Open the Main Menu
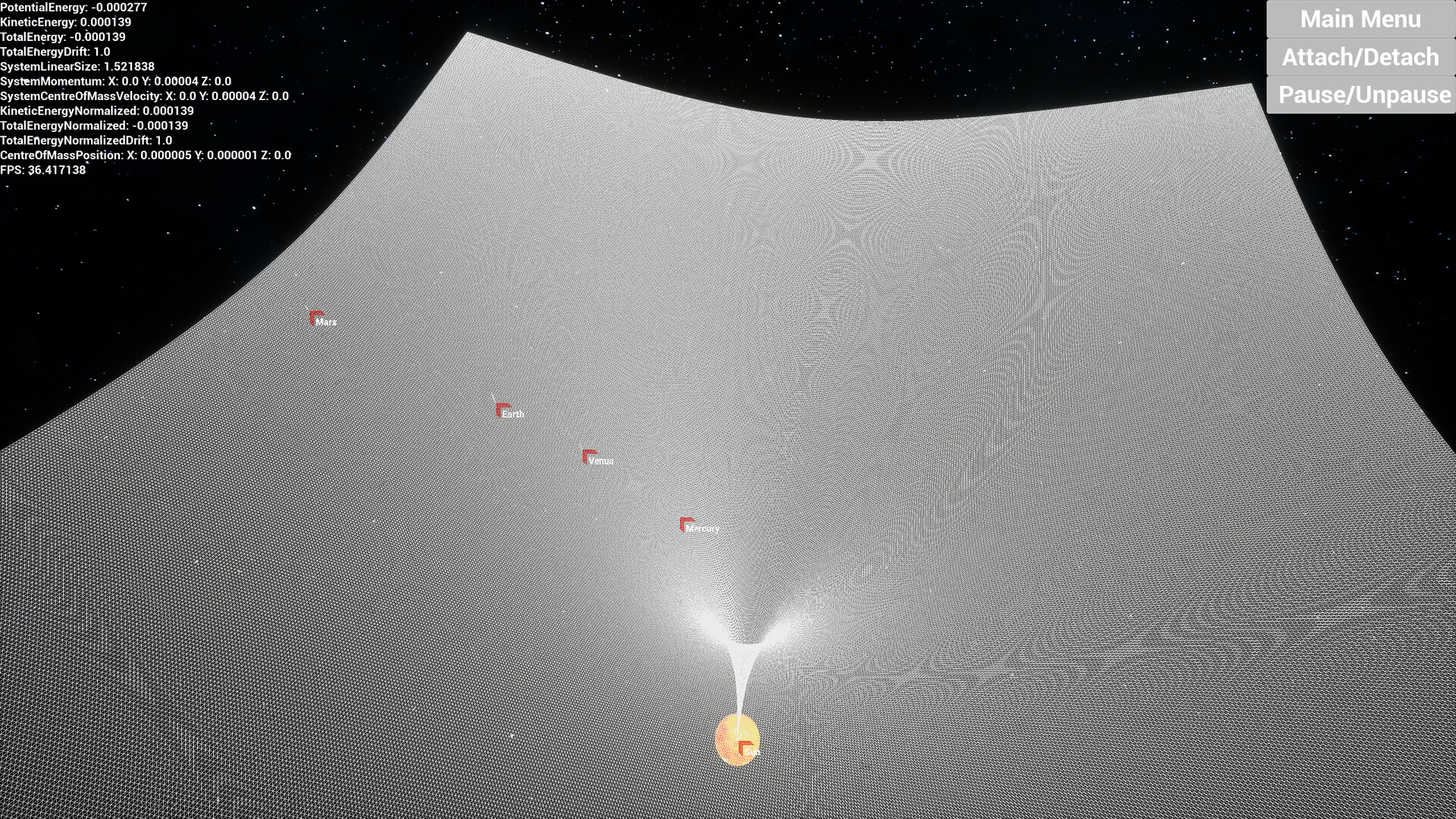Viewport: 1456px width, 819px height. tap(1361, 20)
